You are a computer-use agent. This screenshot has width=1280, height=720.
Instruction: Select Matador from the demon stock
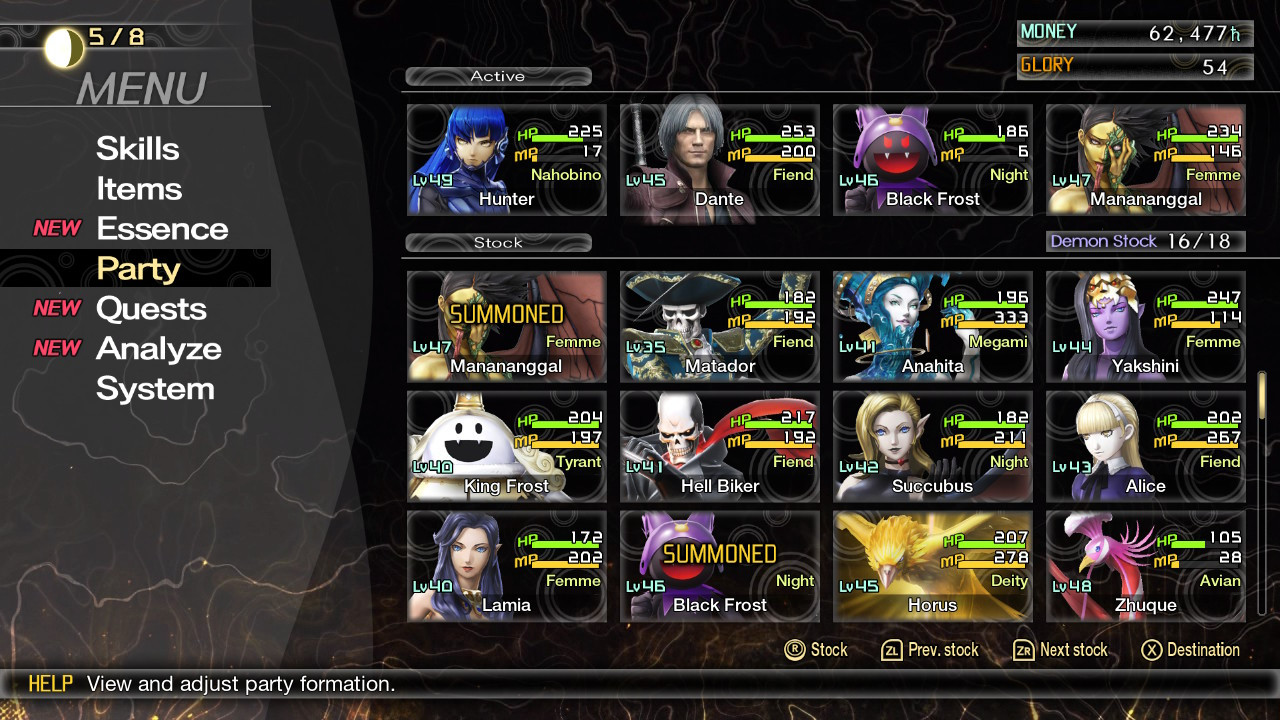719,327
